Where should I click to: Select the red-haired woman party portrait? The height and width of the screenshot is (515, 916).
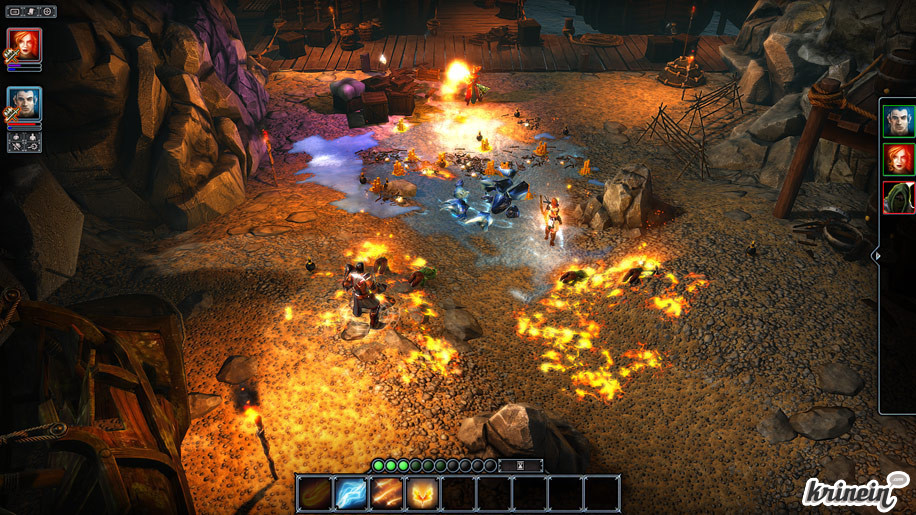point(24,45)
